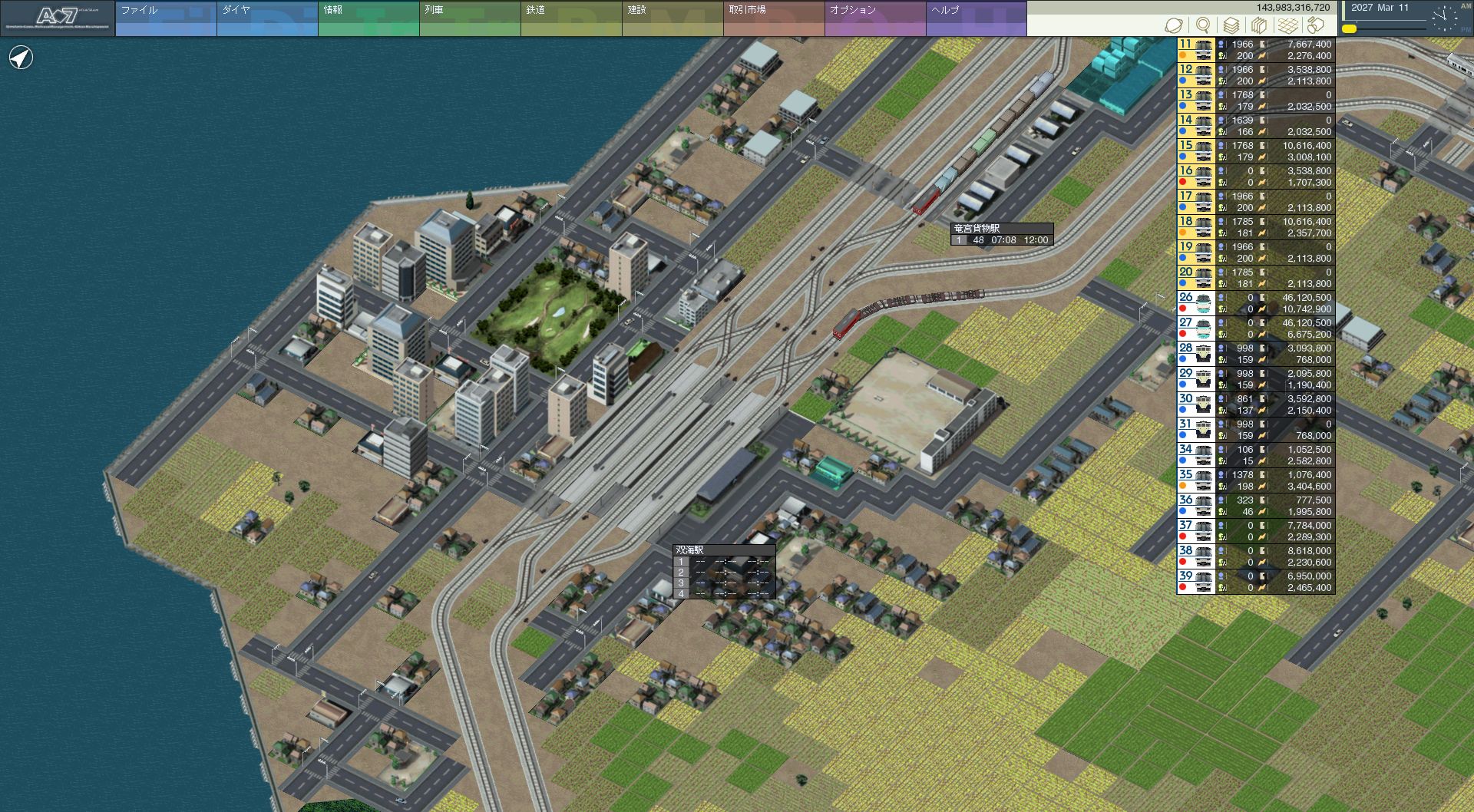Click the 竜宮貨物駅 station label
This screenshot has width=1474, height=812.
(977, 229)
